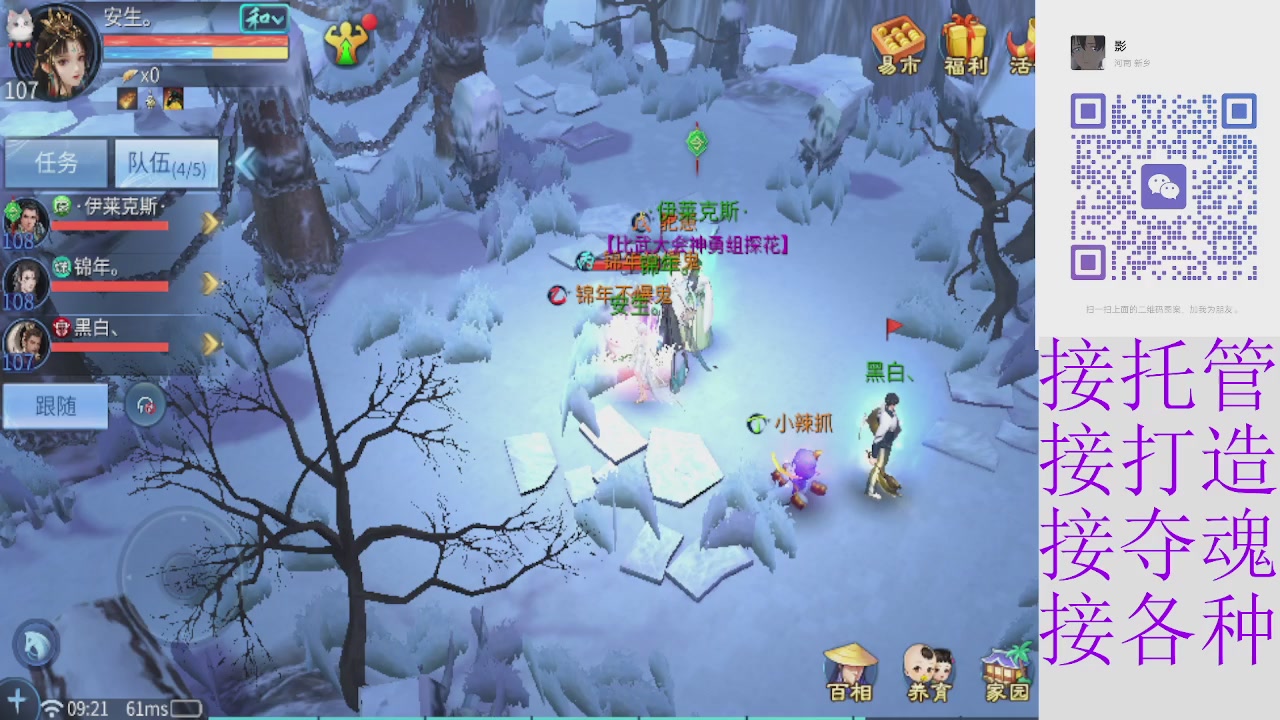Switch to the 任务 tab
1280x720 pixels.
[x=57, y=162]
